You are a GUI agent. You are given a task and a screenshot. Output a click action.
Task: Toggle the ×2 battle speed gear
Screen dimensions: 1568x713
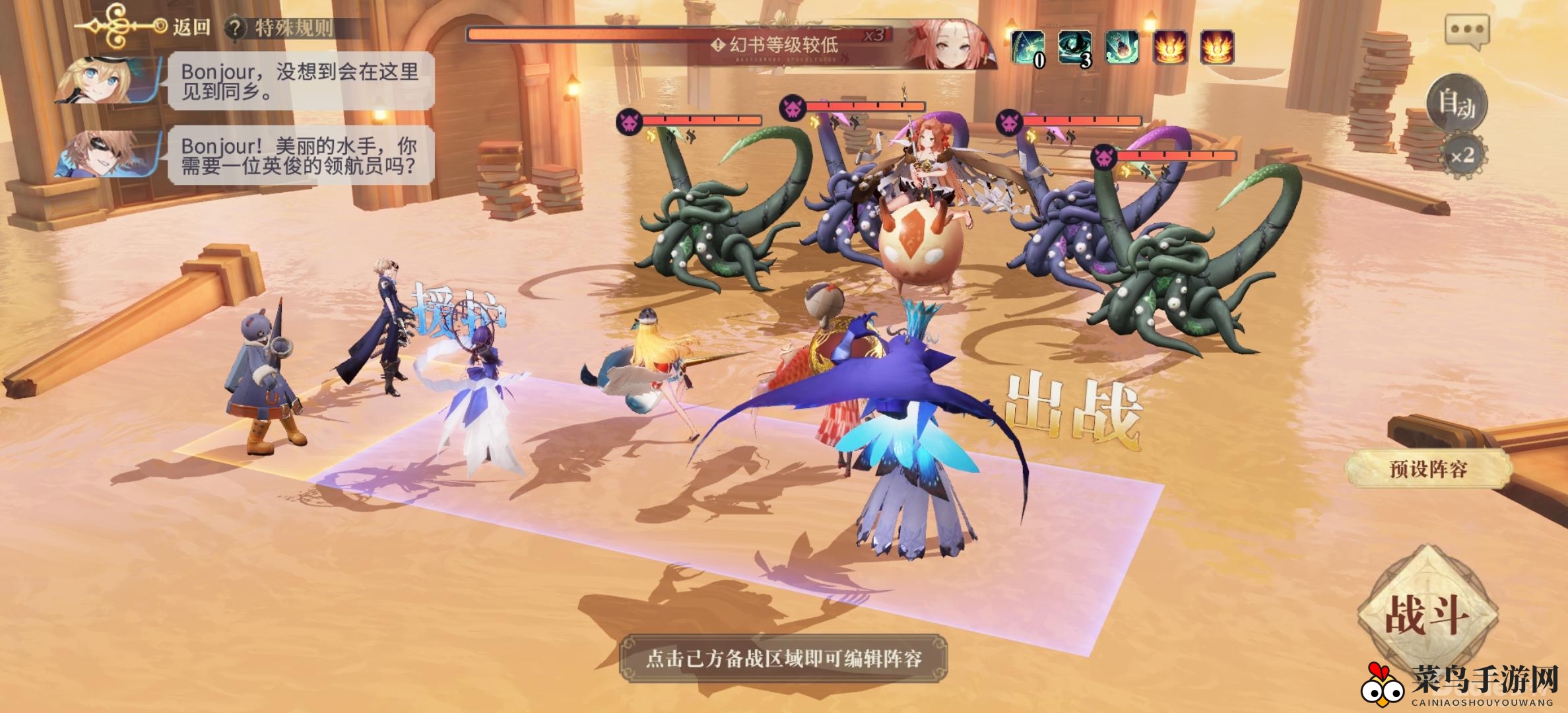coord(1462,156)
